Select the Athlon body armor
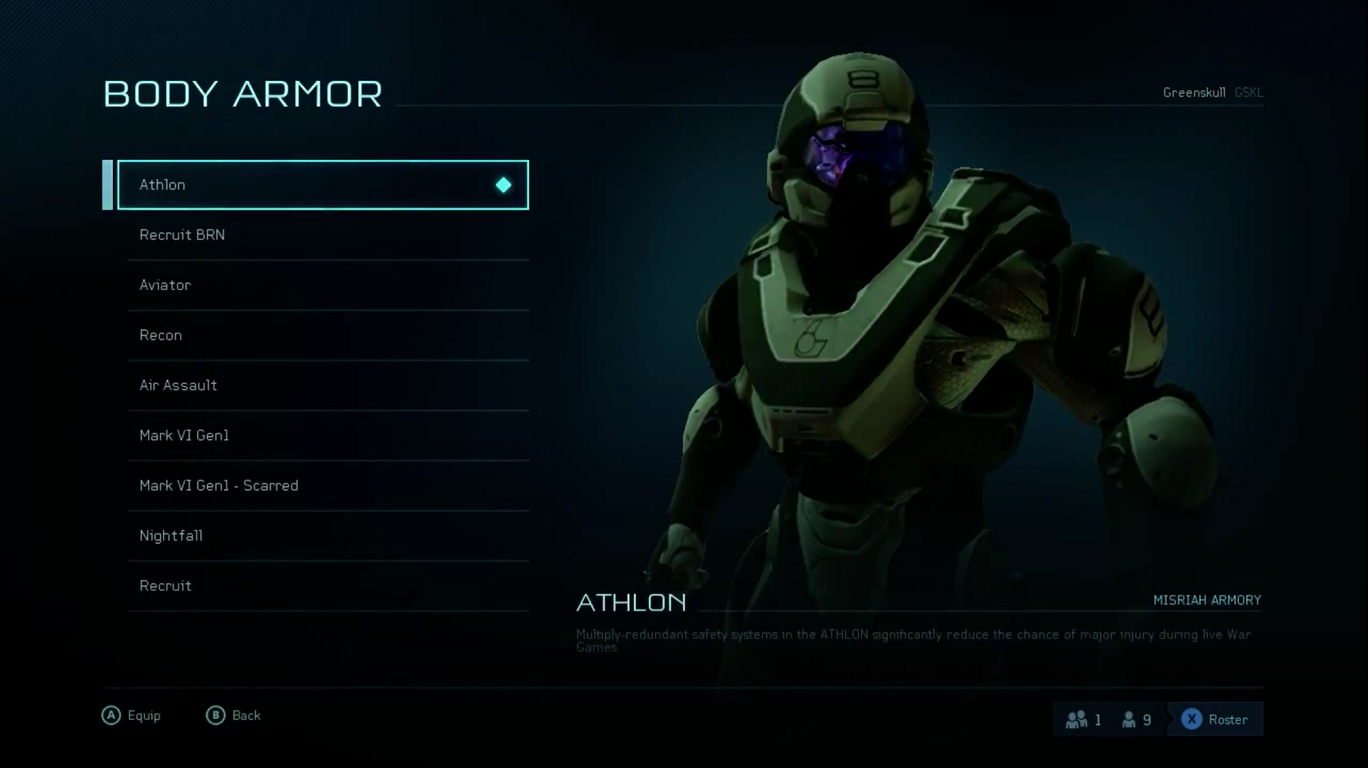The height and width of the screenshot is (768, 1368). [322, 185]
